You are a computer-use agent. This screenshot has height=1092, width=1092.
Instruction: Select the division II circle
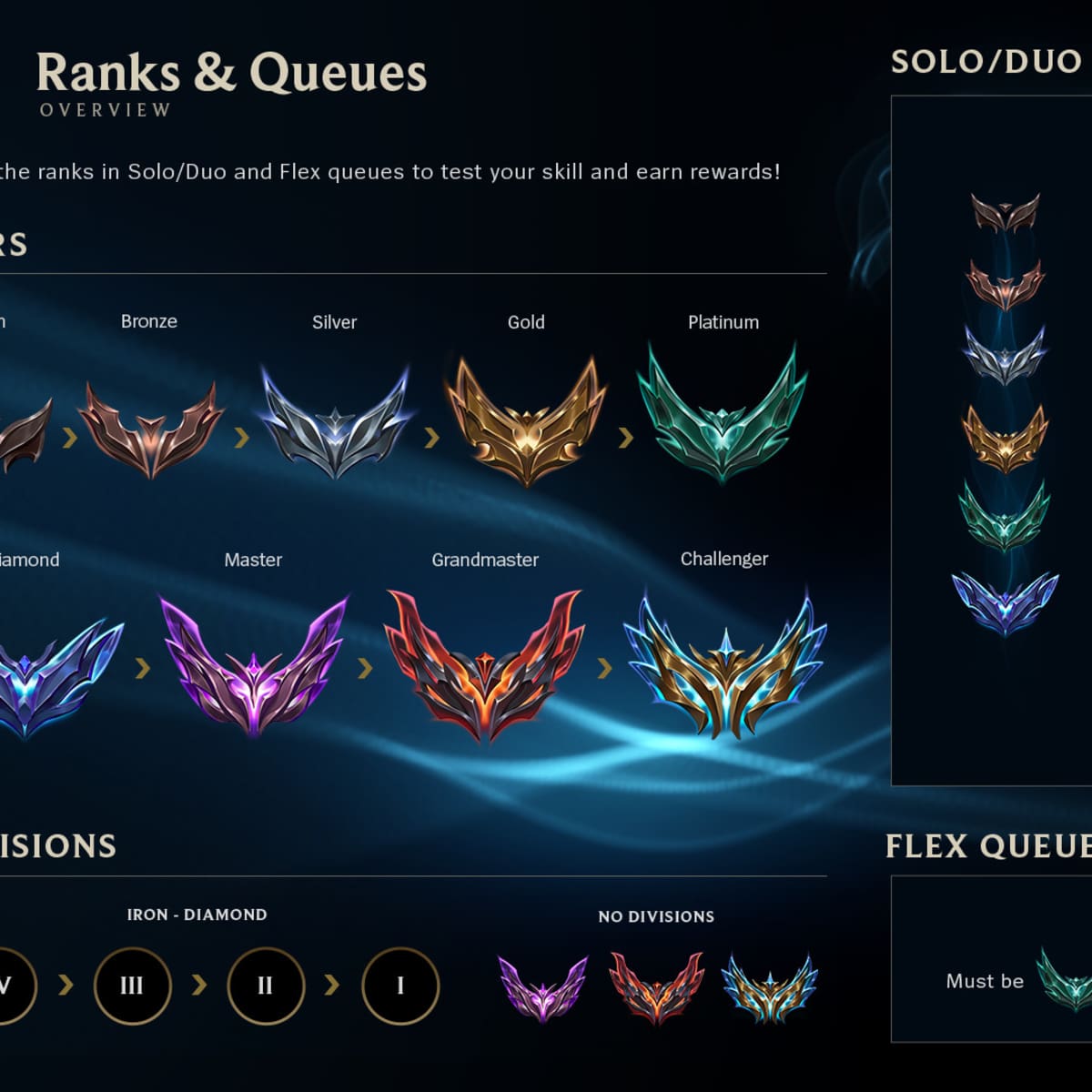pos(266,986)
